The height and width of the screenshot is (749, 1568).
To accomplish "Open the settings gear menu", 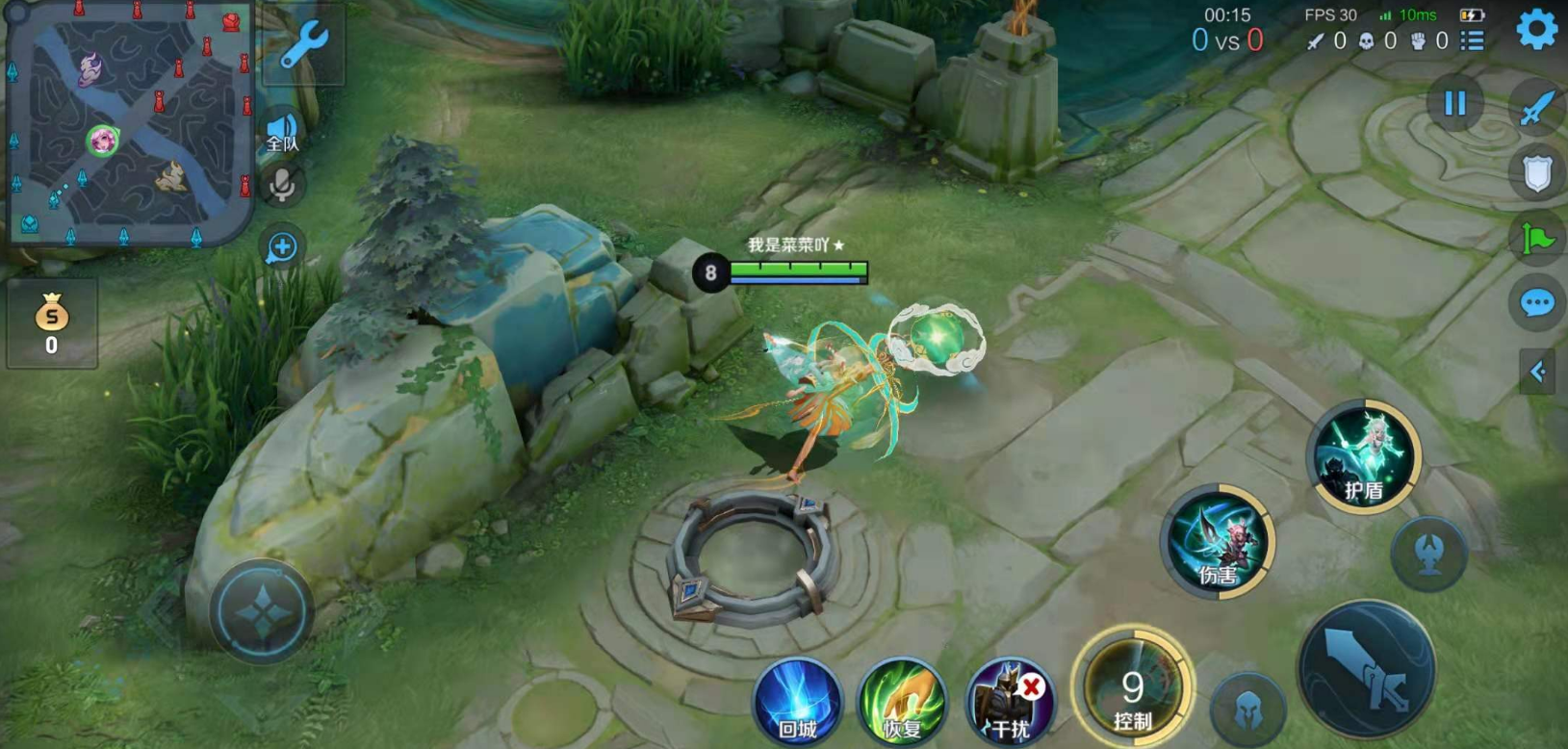I will [x=1536, y=31].
